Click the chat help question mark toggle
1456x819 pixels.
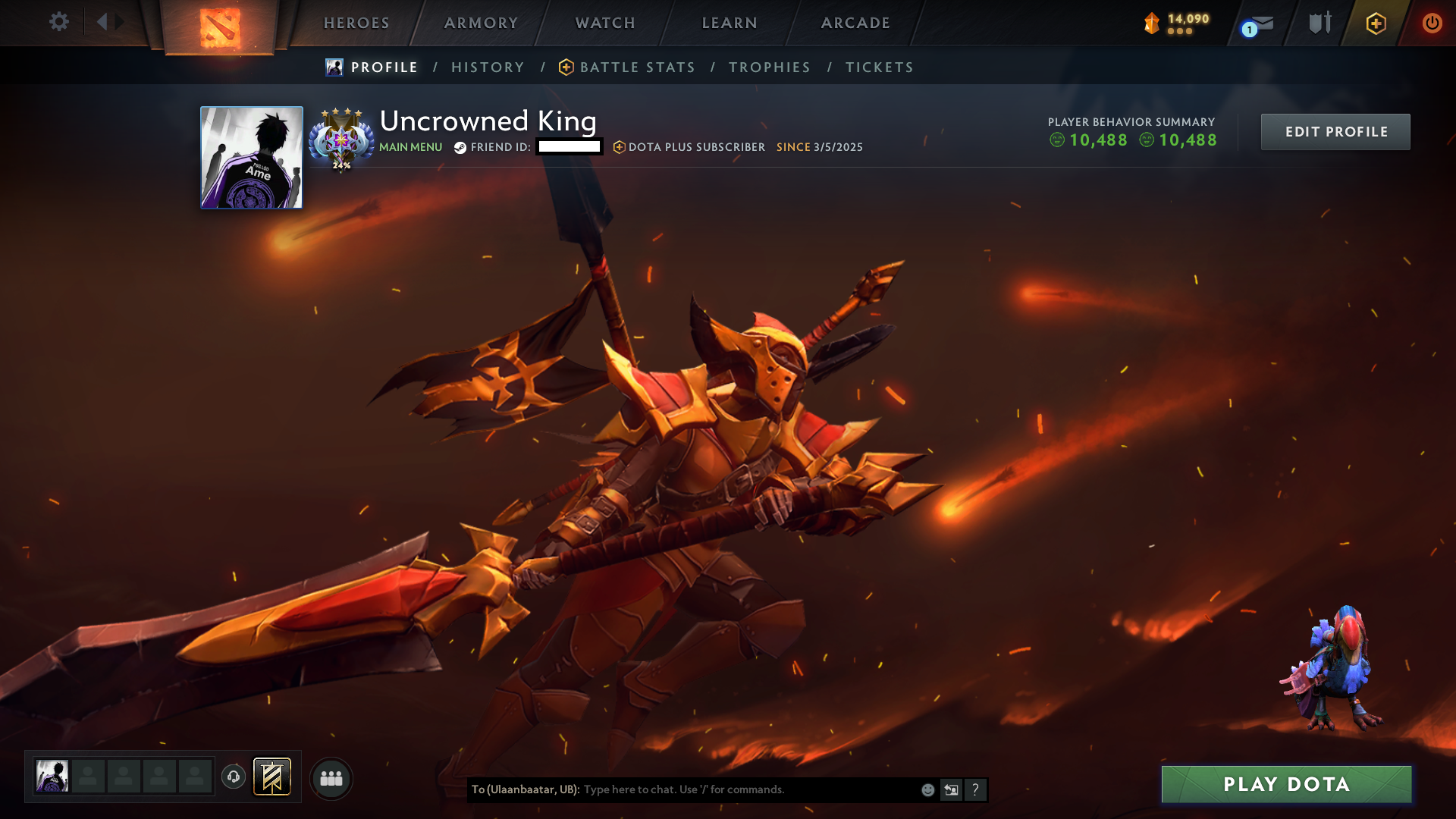tap(975, 789)
